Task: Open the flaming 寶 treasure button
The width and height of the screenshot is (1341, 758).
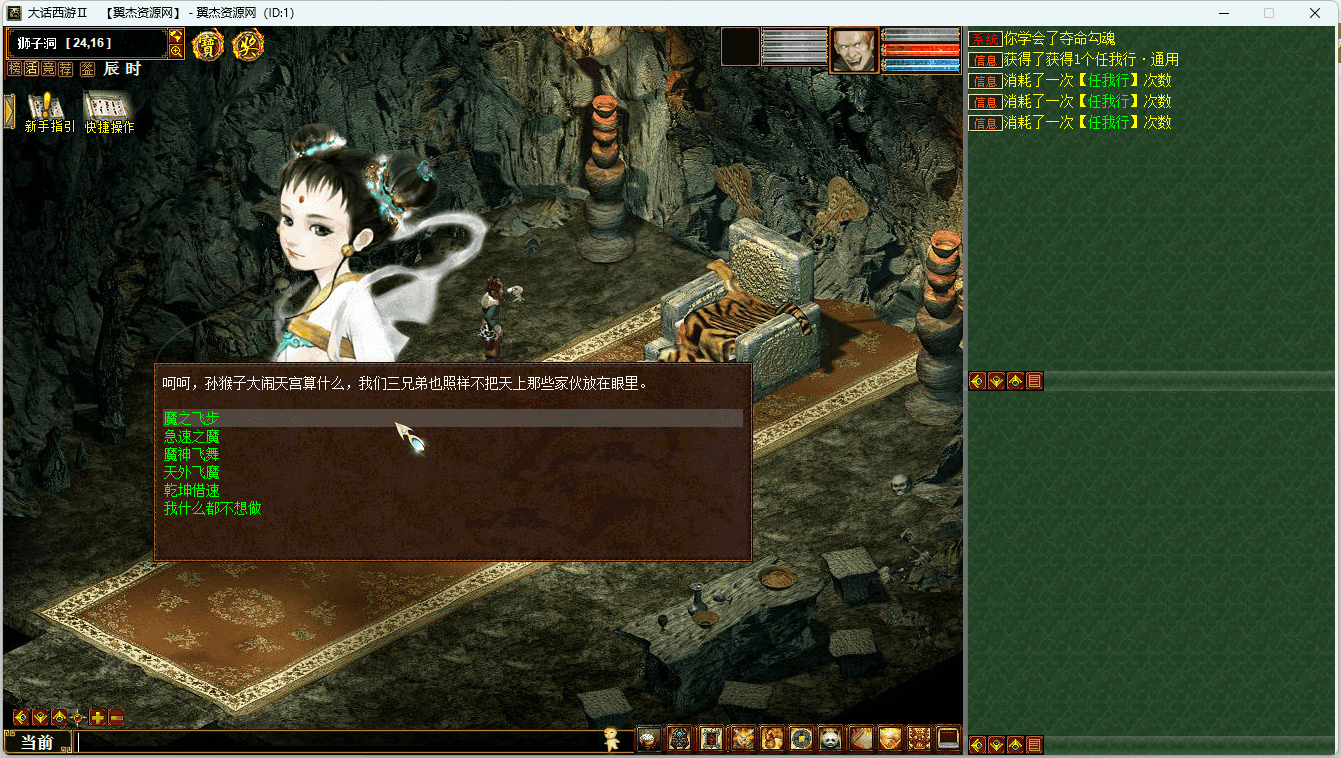Action: click(208, 45)
